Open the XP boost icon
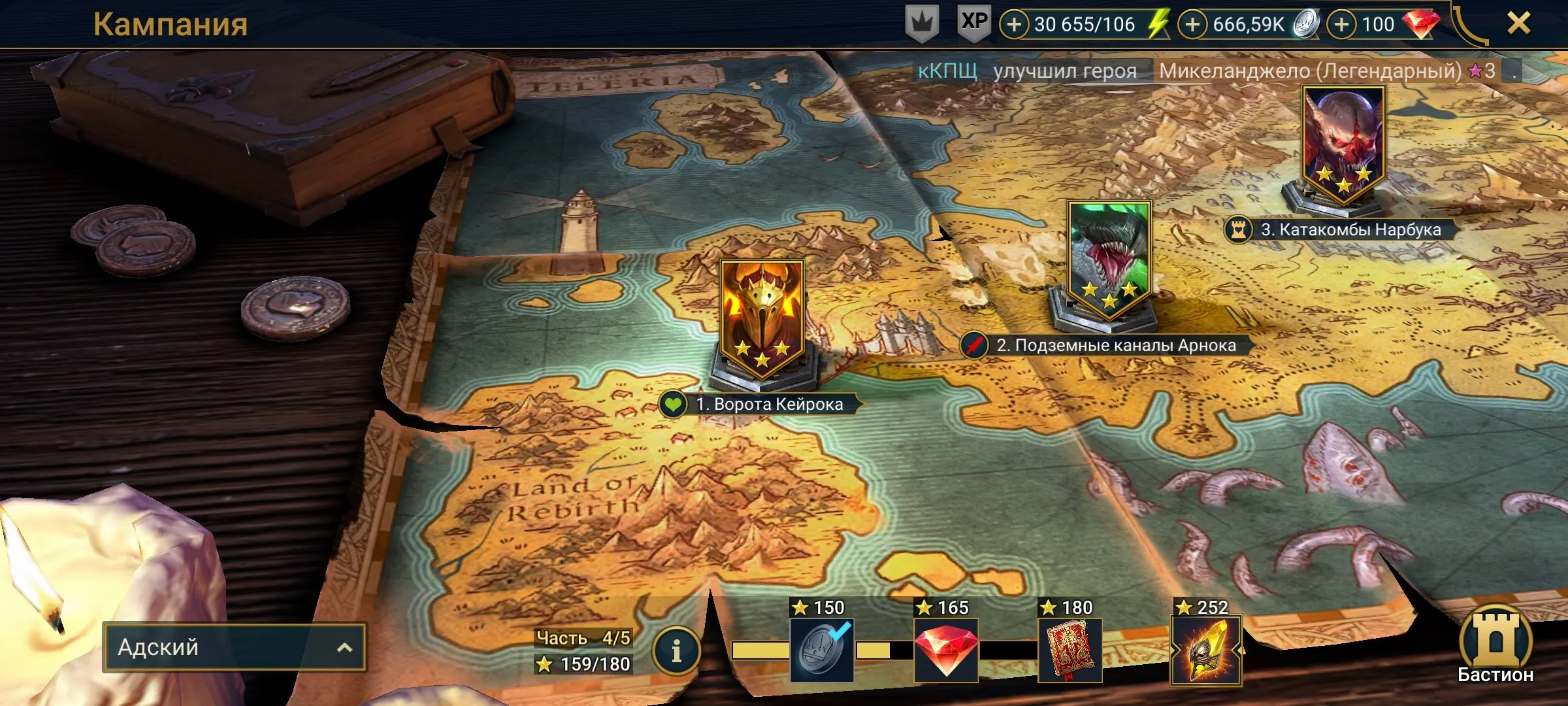The width and height of the screenshot is (1568, 706). 974,23
